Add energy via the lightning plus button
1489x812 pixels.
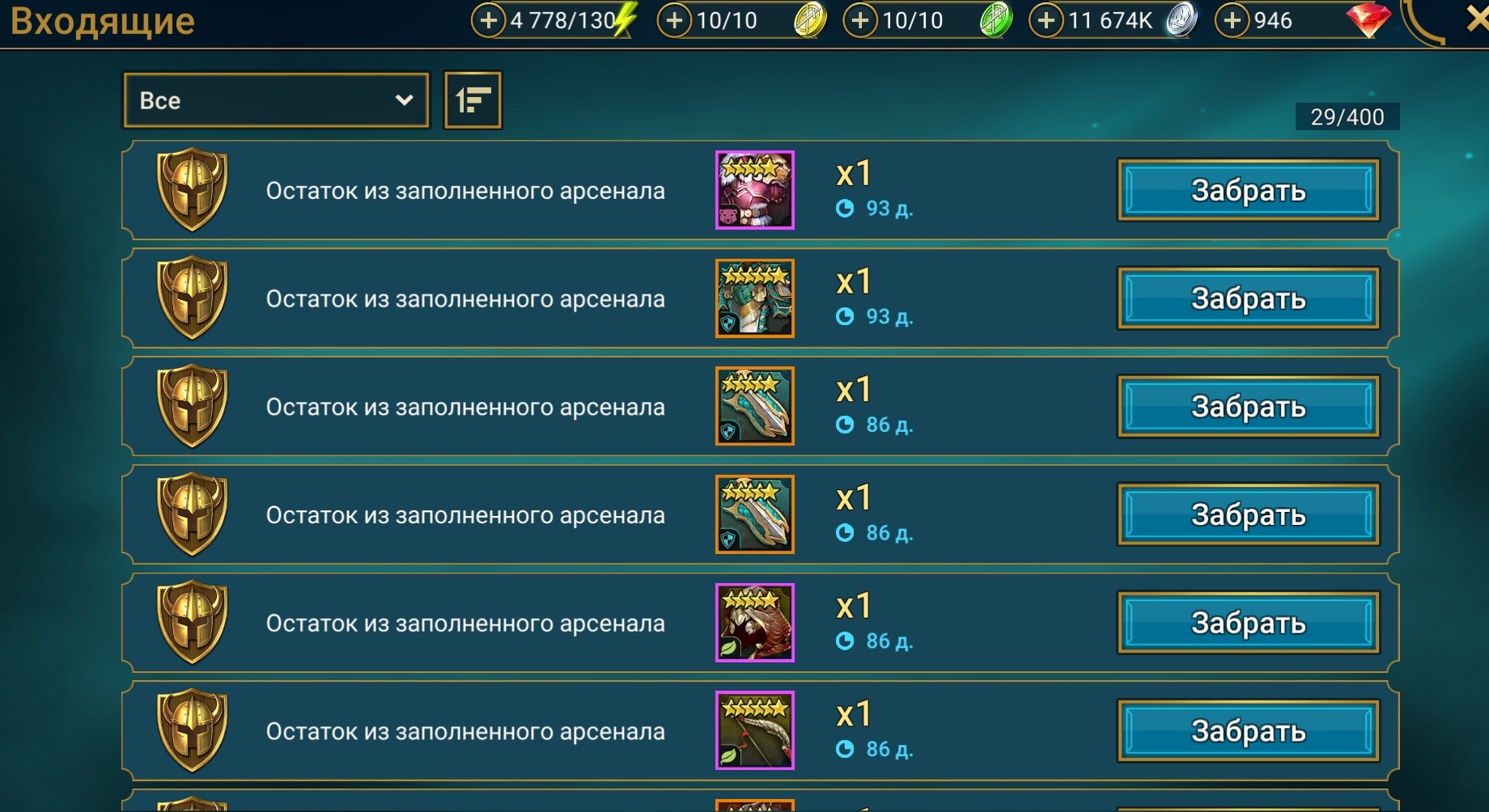pos(488,20)
